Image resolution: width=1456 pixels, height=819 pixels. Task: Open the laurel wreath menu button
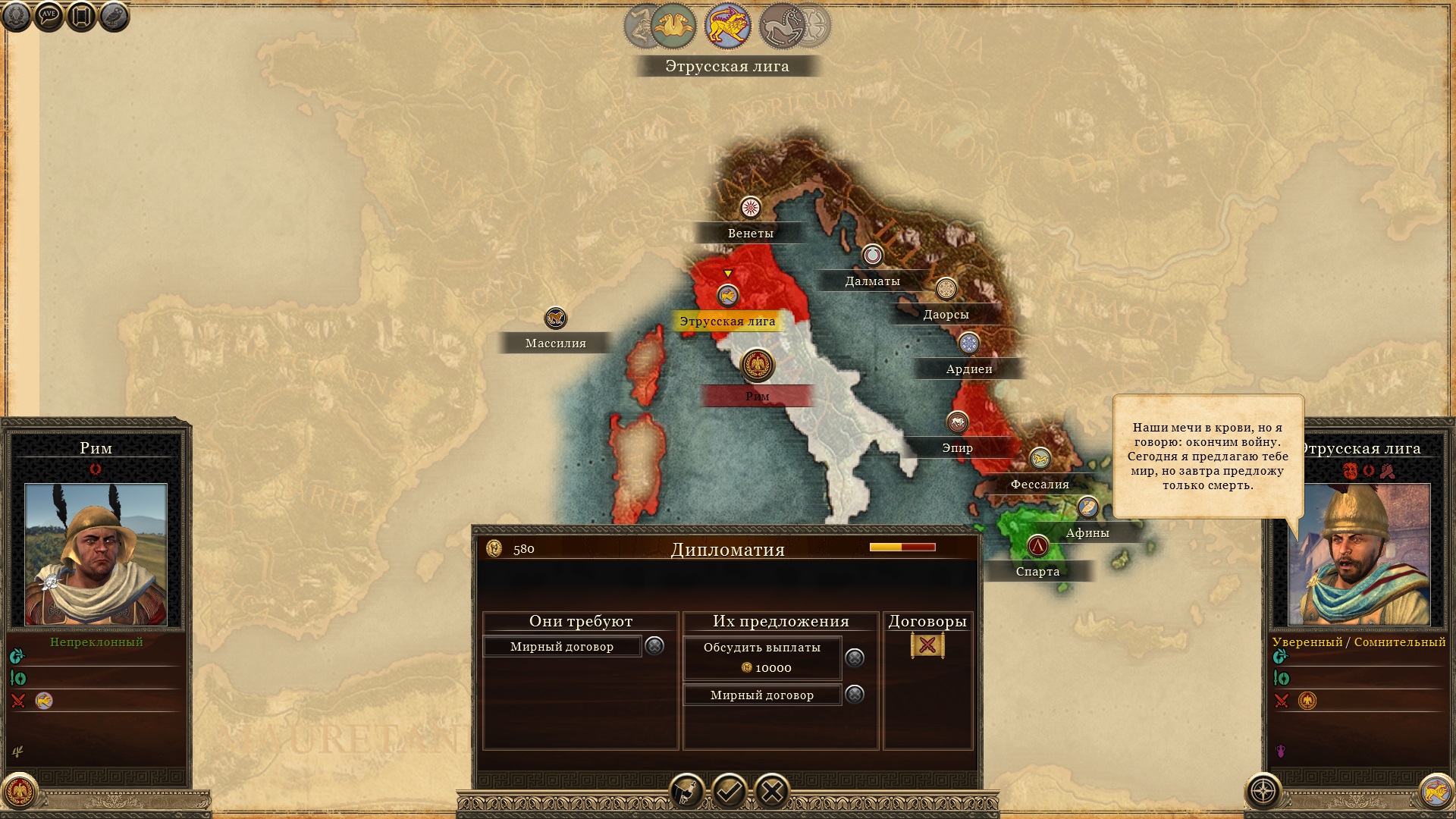point(17,16)
